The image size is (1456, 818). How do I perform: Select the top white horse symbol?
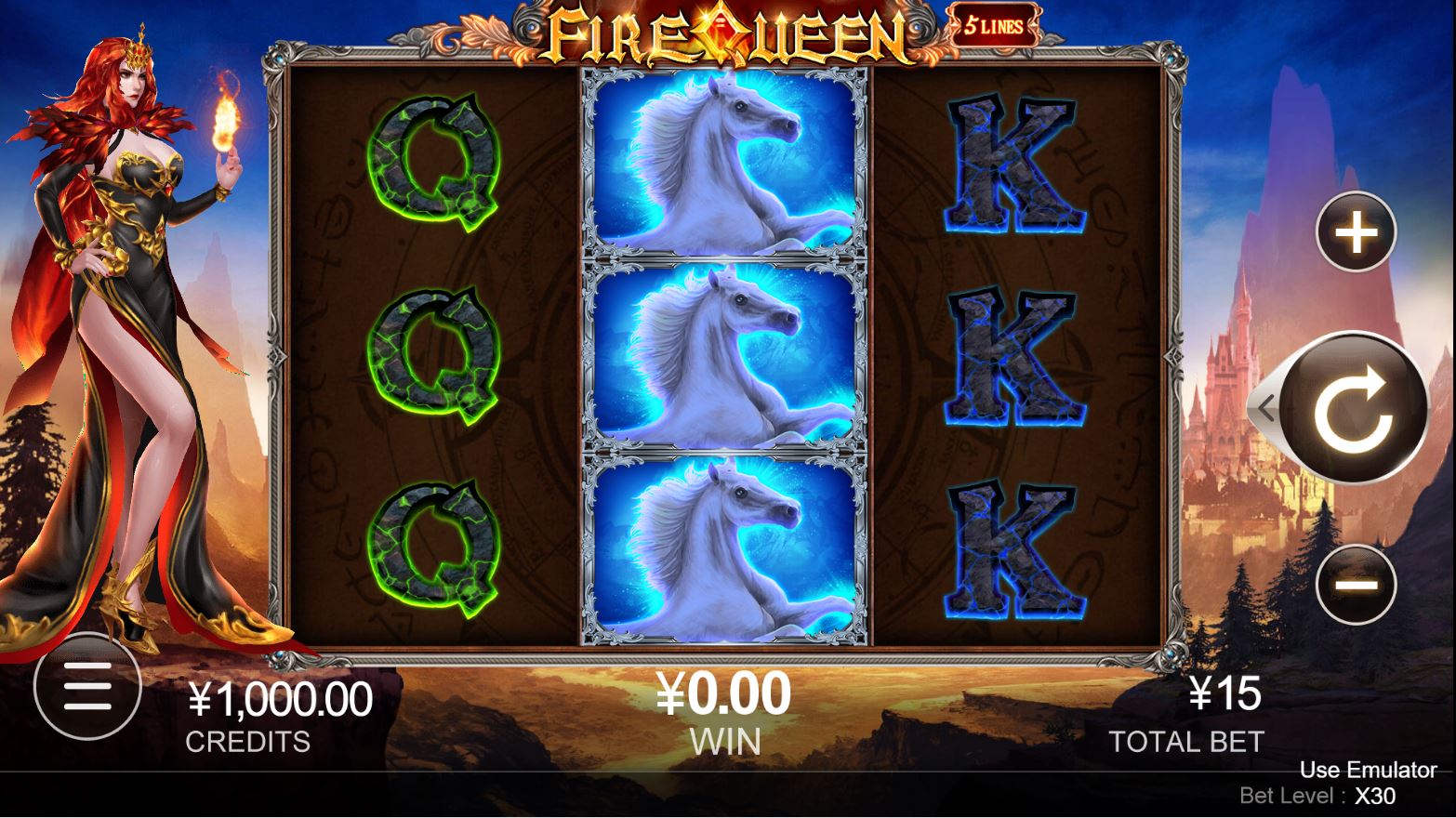(x=725, y=163)
